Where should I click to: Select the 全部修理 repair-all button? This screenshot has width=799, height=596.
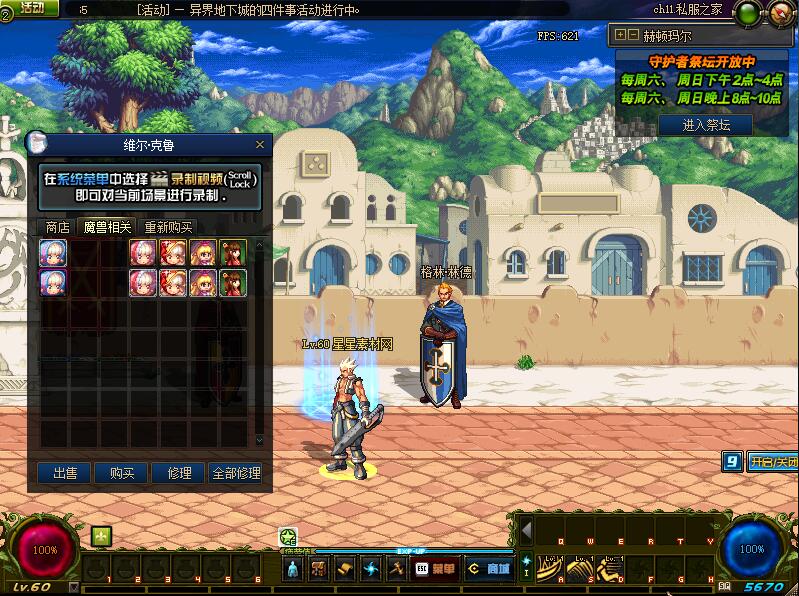(x=236, y=473)
